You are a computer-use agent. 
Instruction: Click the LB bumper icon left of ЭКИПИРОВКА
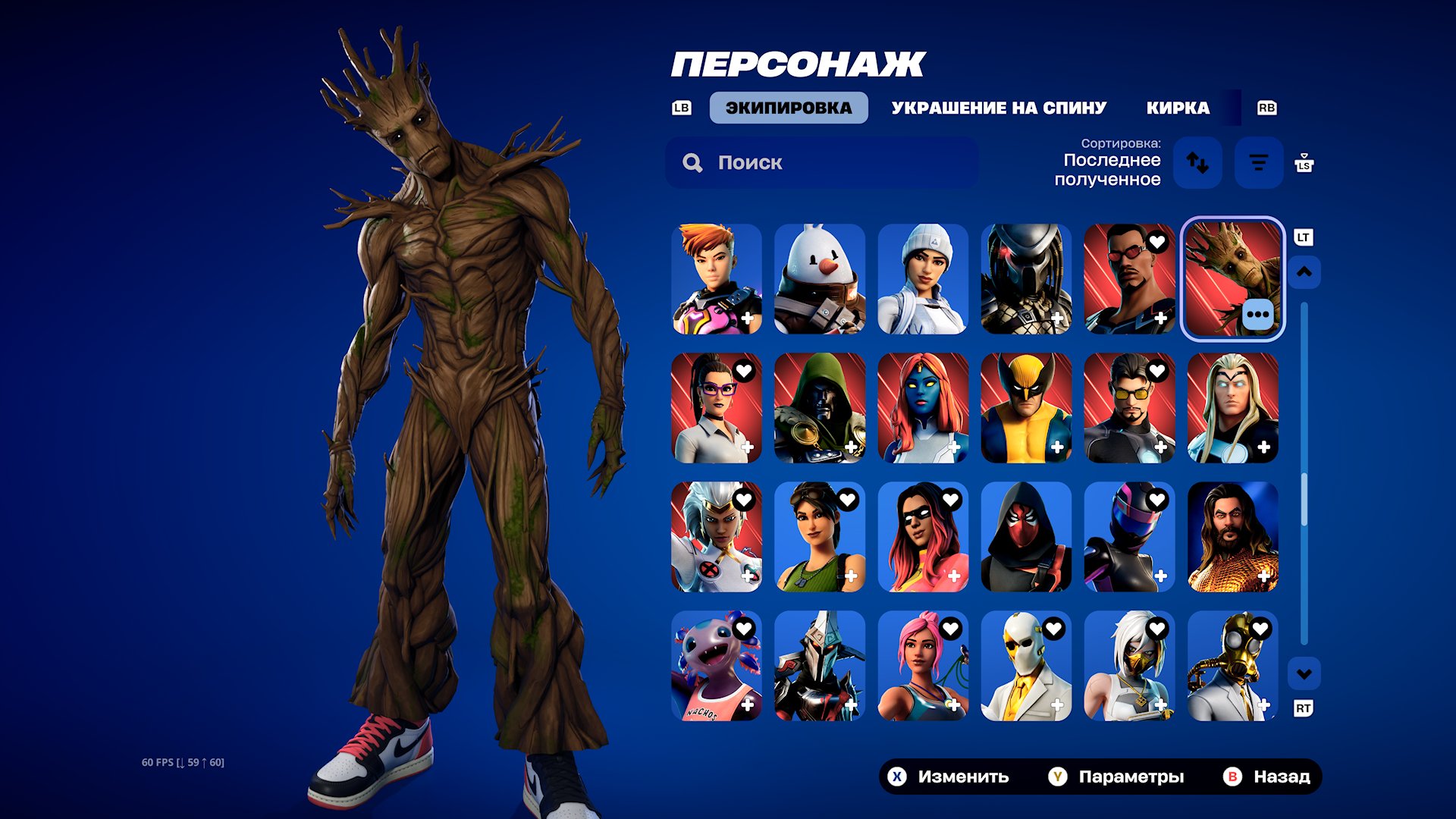(680, 108)
